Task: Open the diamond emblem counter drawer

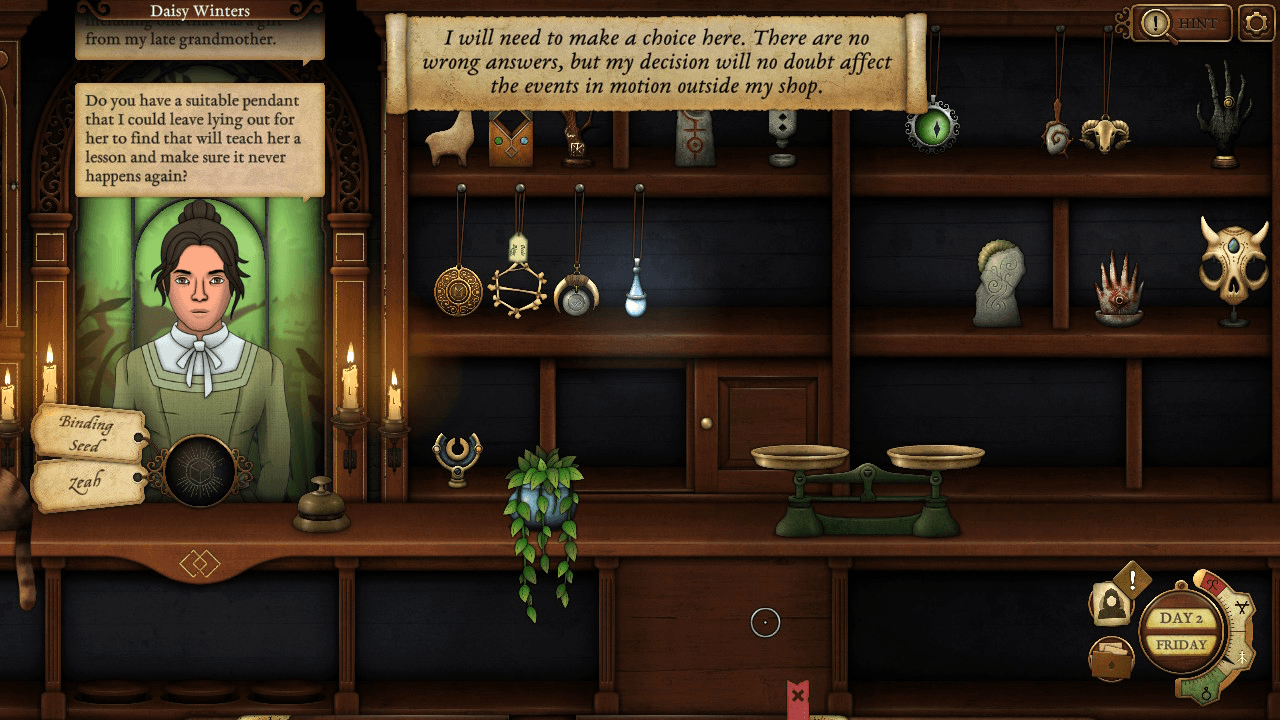Action: pos(199,564)
